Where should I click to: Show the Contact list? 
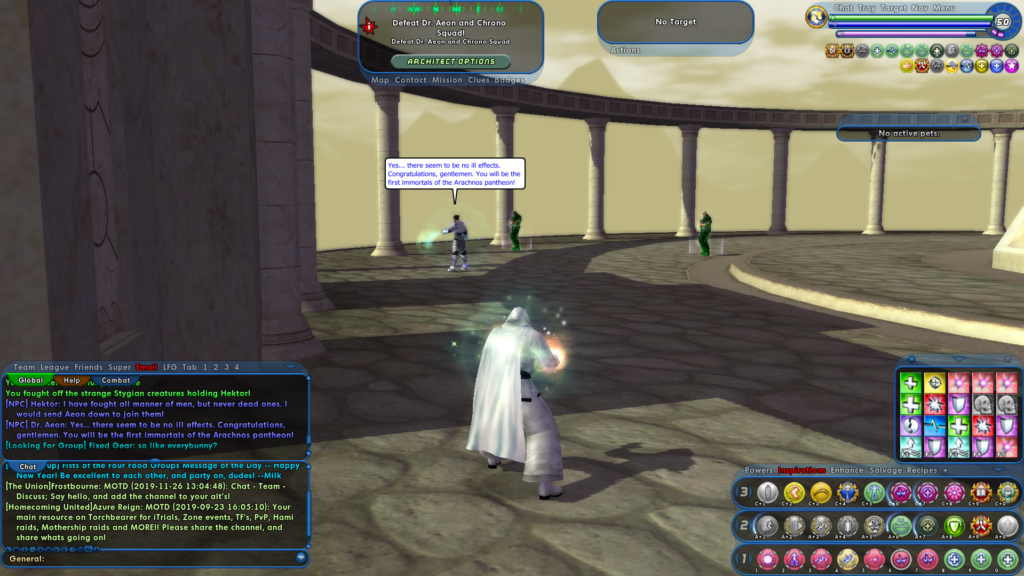410,80
